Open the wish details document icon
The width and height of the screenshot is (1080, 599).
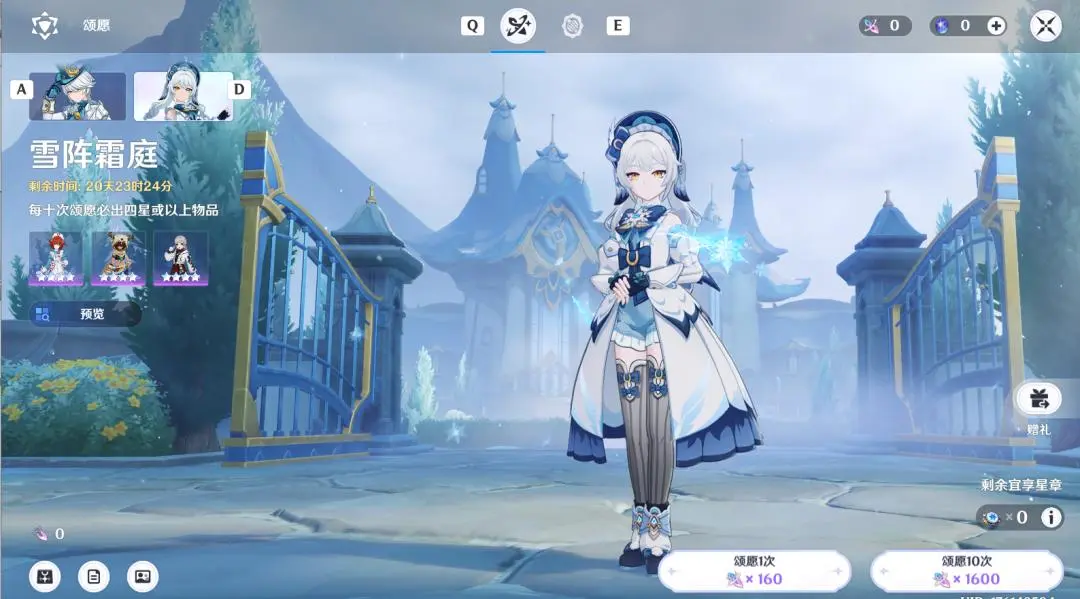[x=94, y=575]
